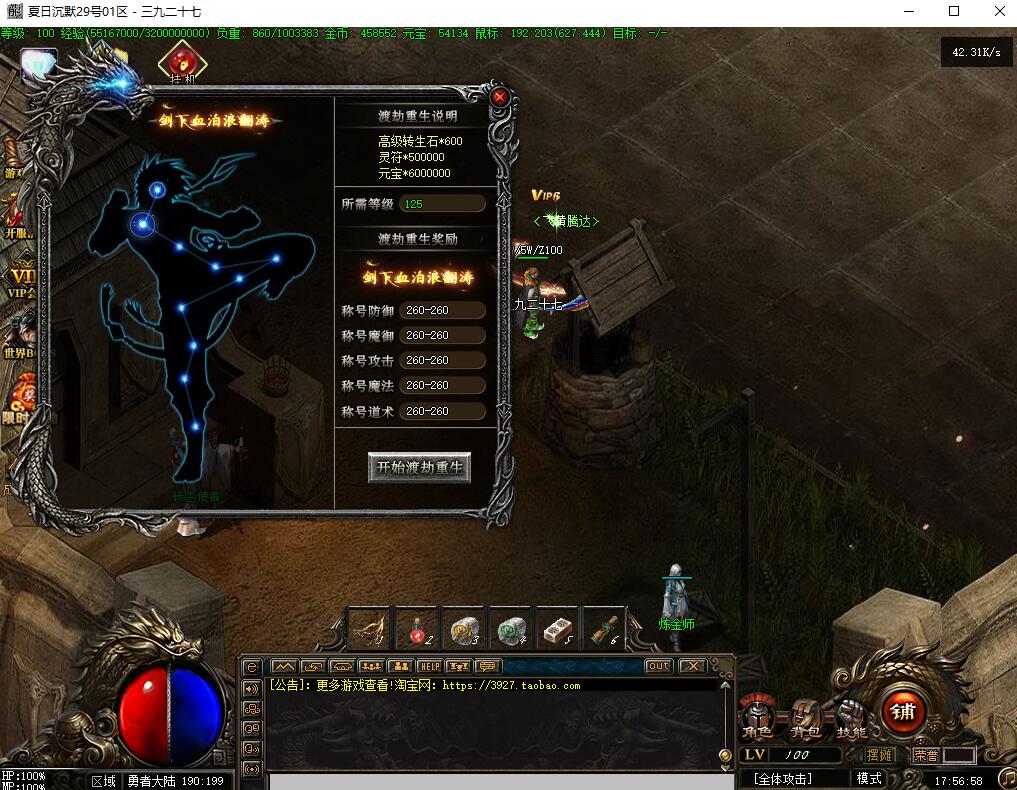Maximize the game window
Image resolution: width=1017 pixels, height=790 pixels.
pos(953,11)
